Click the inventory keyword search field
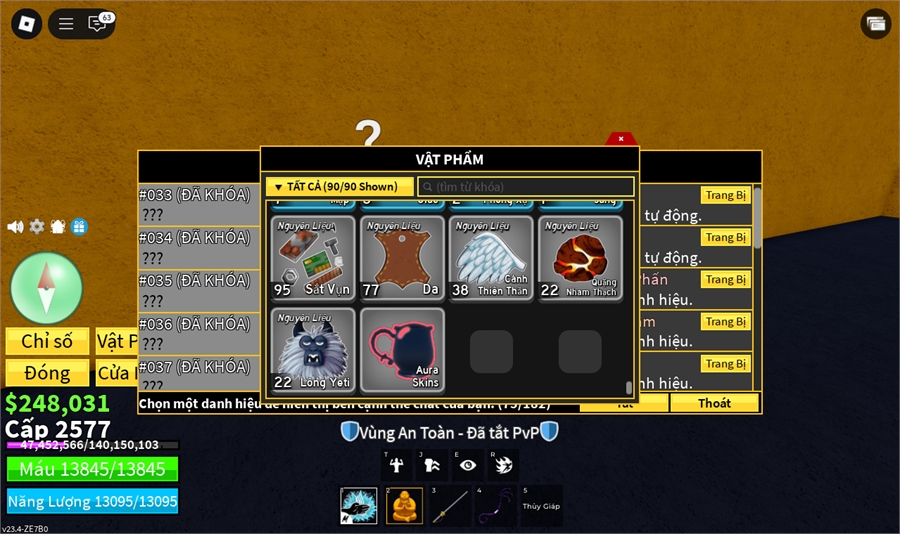 pos(526,187)
